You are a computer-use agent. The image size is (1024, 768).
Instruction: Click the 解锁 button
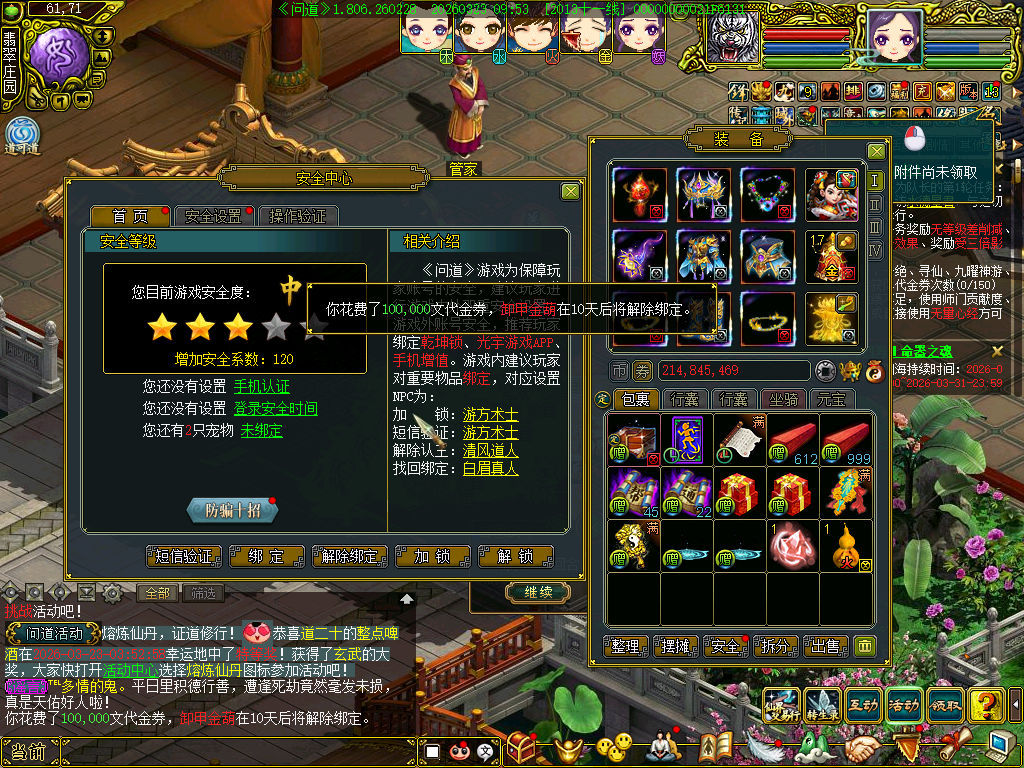coord(516,557)
